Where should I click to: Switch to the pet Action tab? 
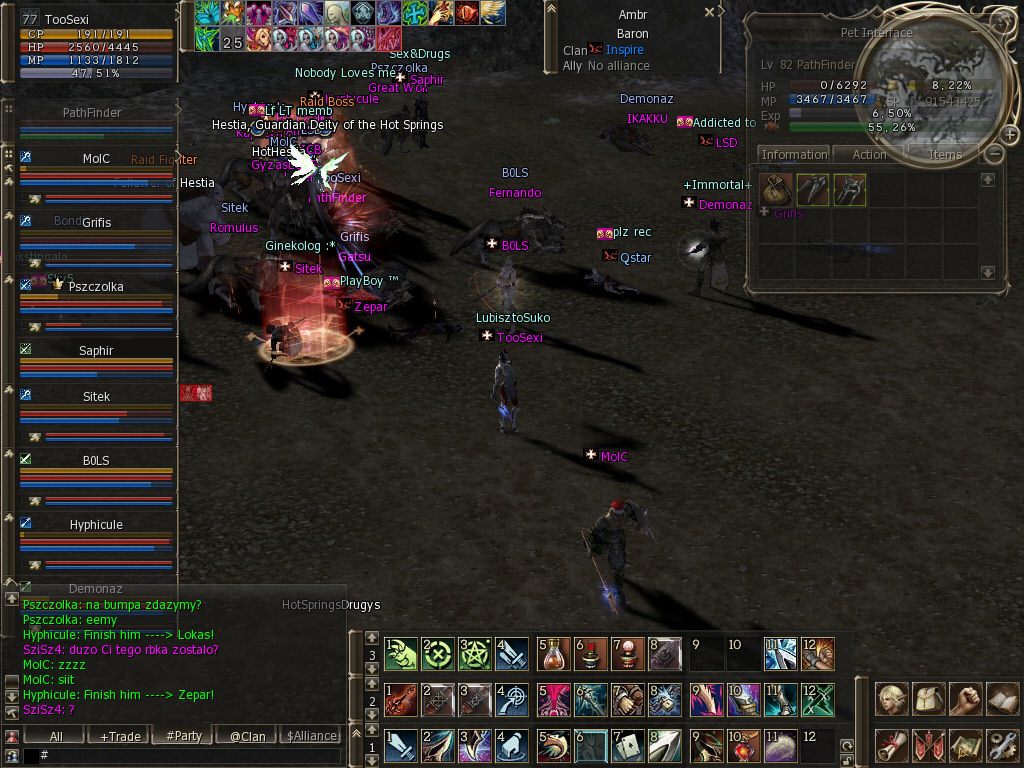click(x=869, y=155)
